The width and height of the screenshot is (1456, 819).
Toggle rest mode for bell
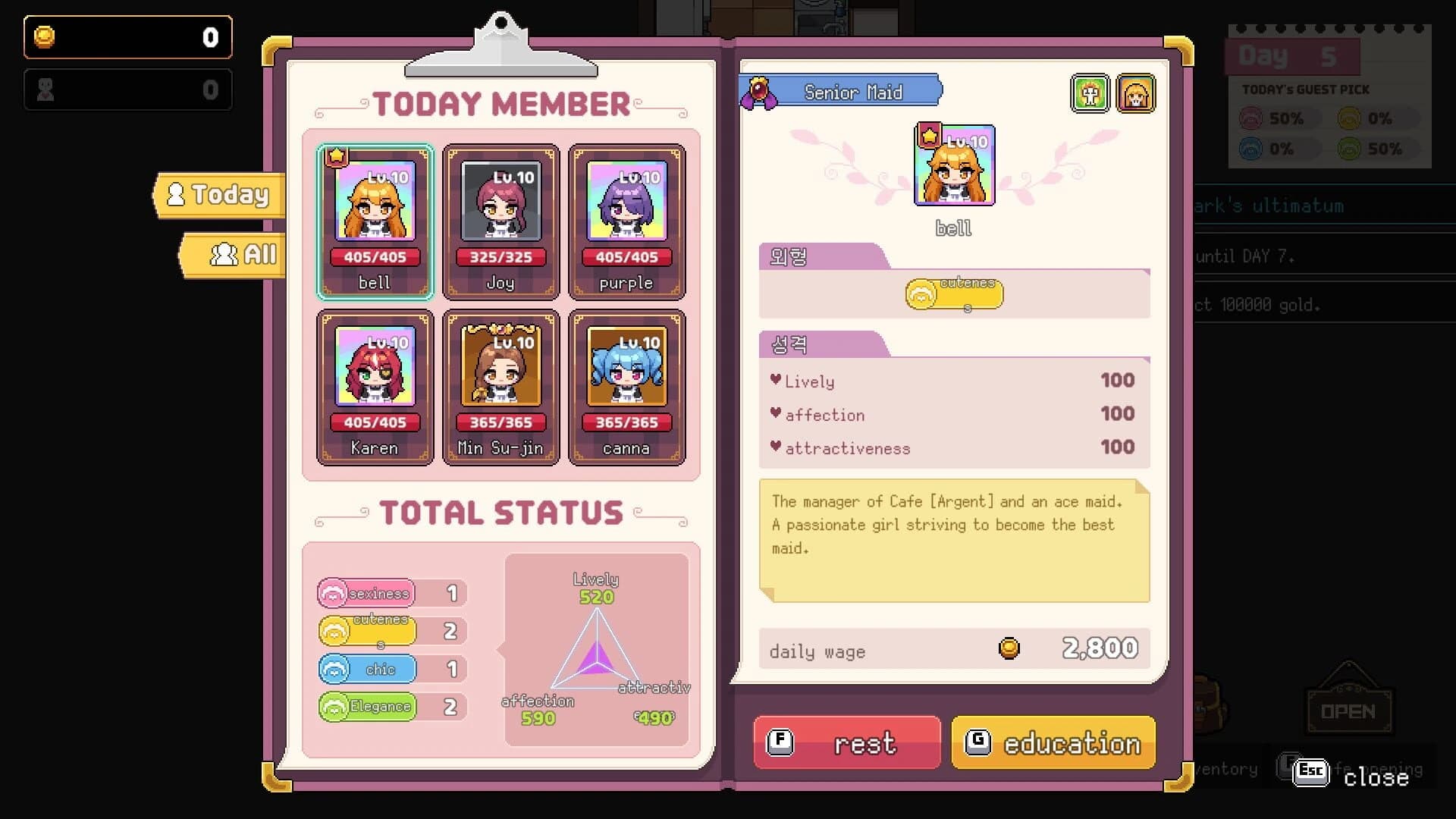[846, 743]
